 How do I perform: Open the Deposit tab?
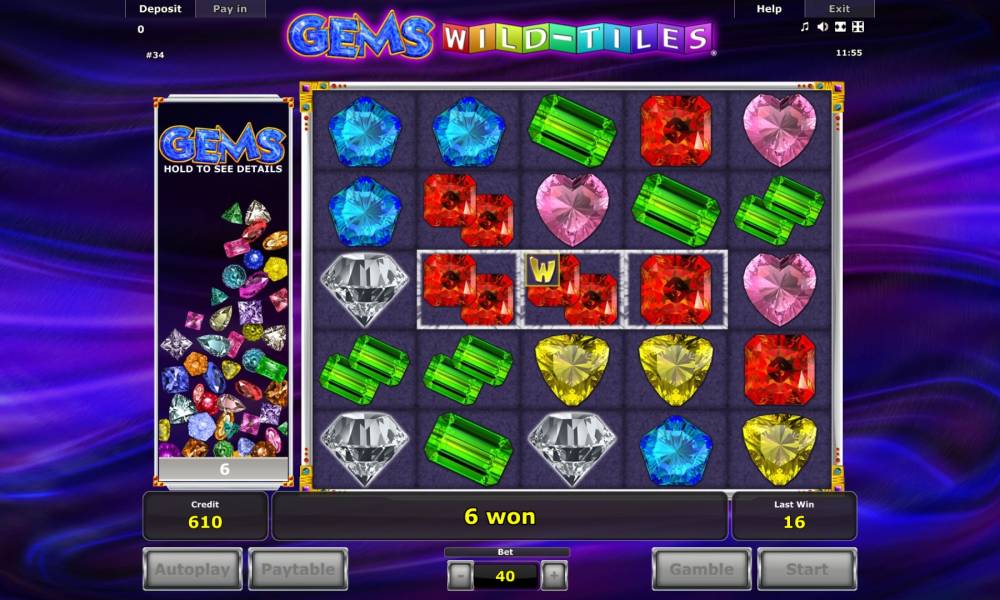click(x=160, y=9)
